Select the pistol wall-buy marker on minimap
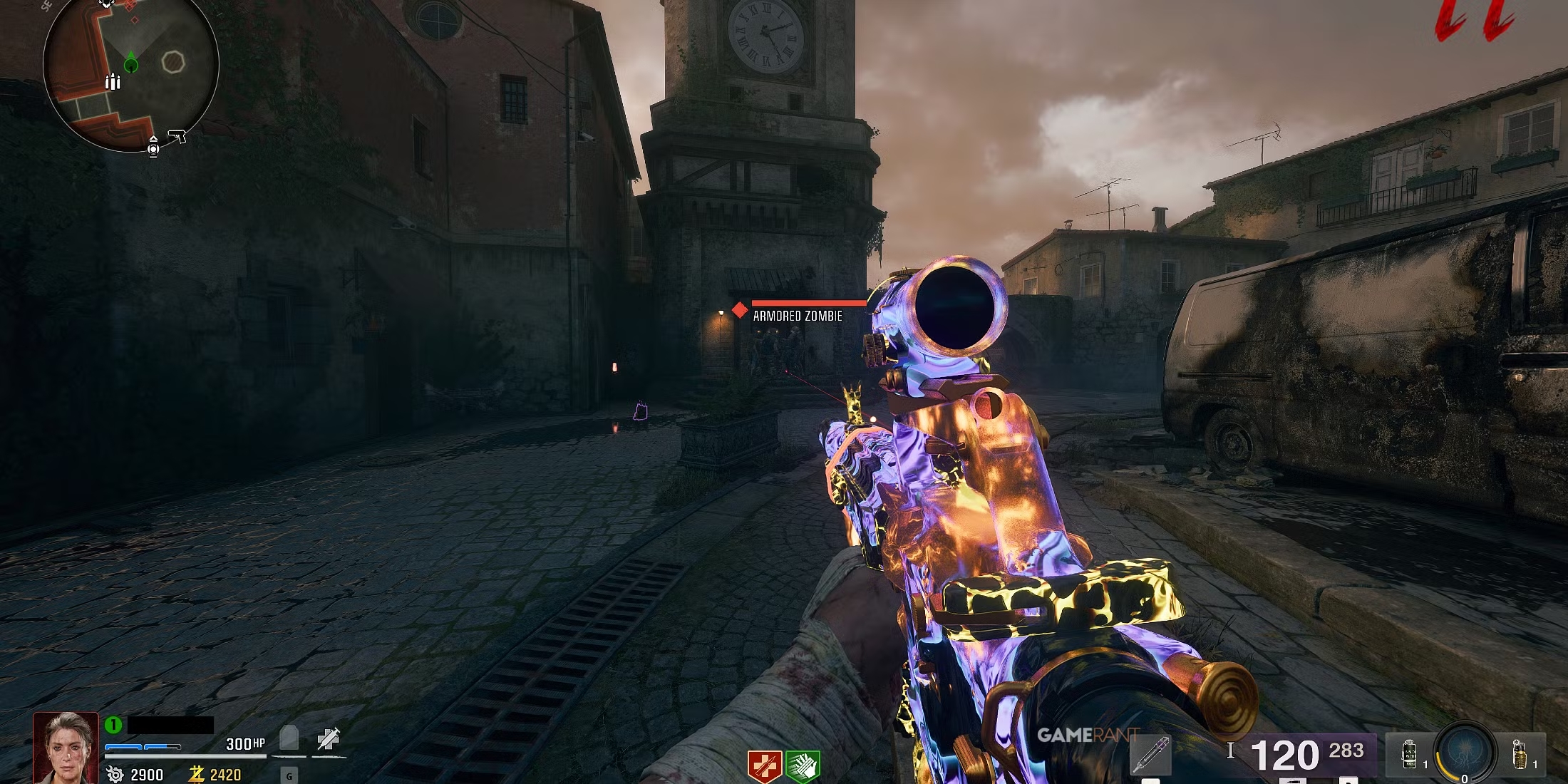 pos(177,135)
